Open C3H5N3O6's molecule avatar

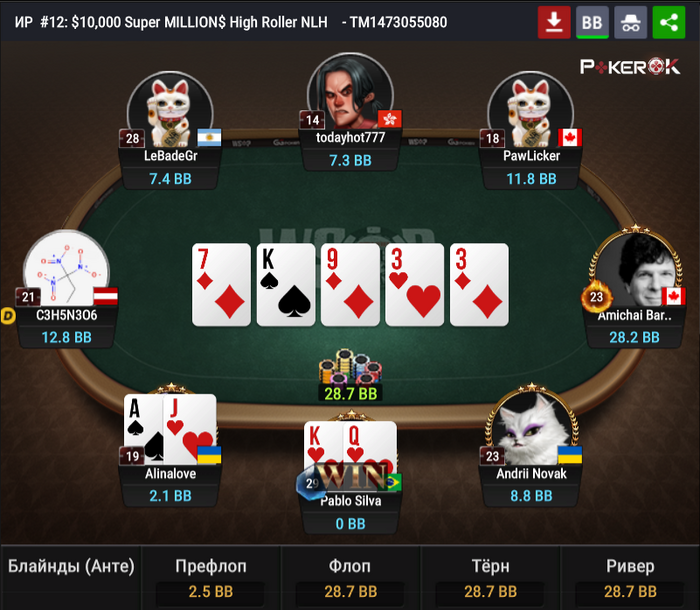coord(66,270)
